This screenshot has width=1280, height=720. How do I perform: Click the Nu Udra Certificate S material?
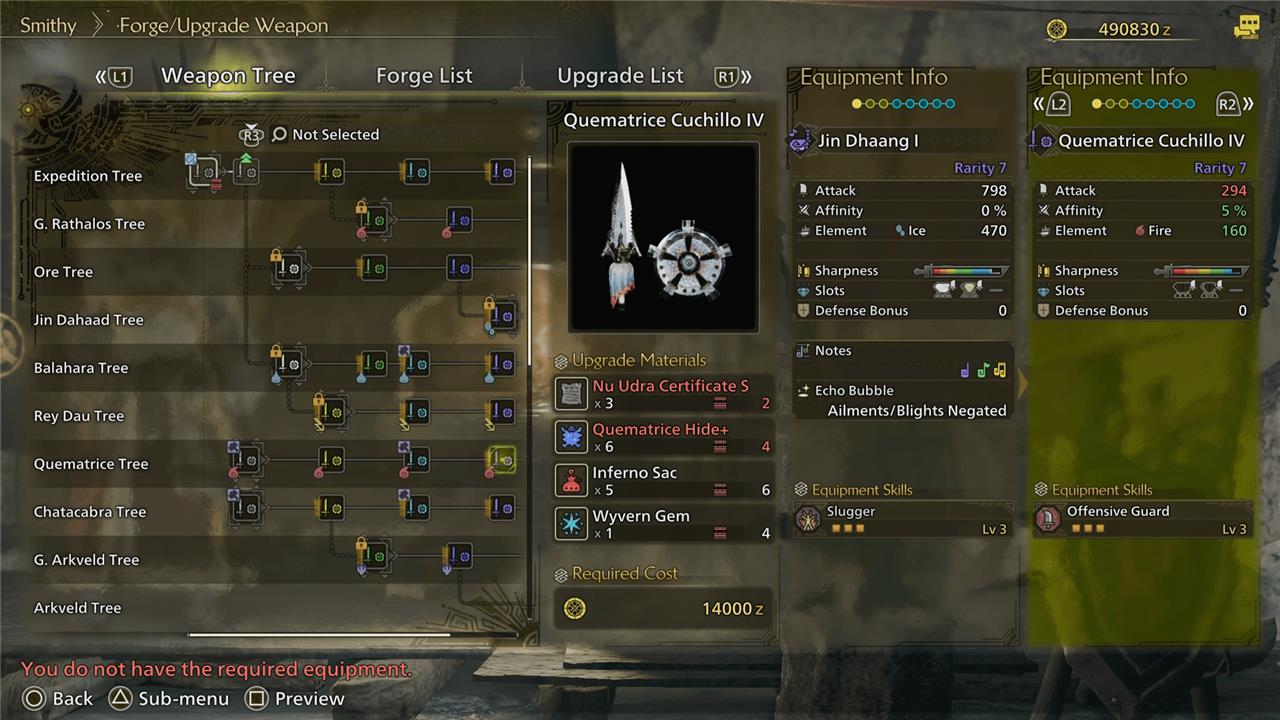[x=663, y=394]
